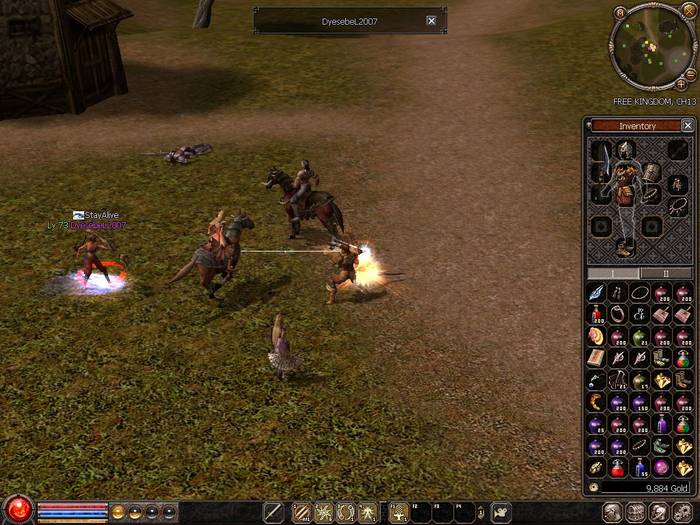Close the minimap with its X button

(x=690, y=12)
